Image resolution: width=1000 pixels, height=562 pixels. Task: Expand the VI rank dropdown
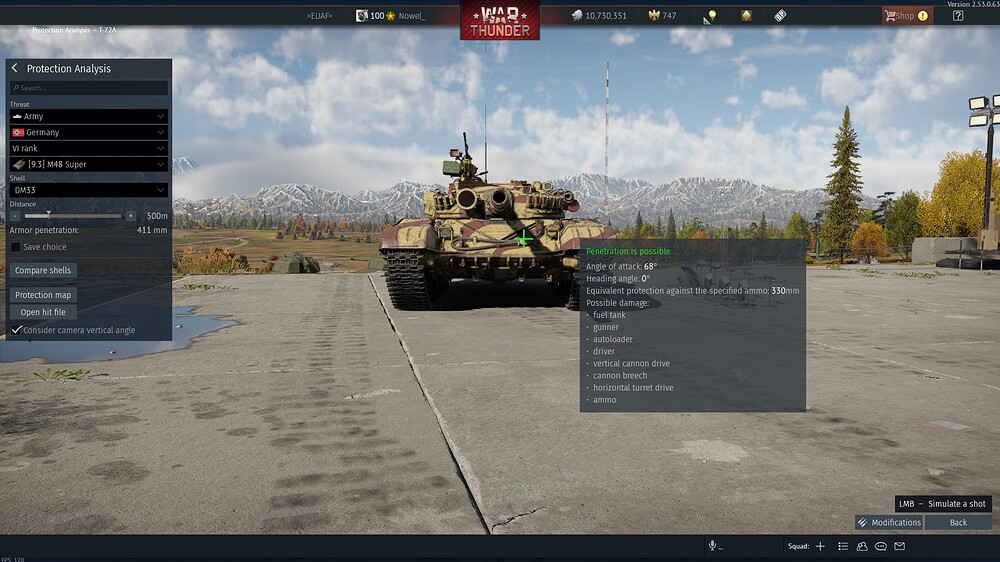tap(88, 148)
